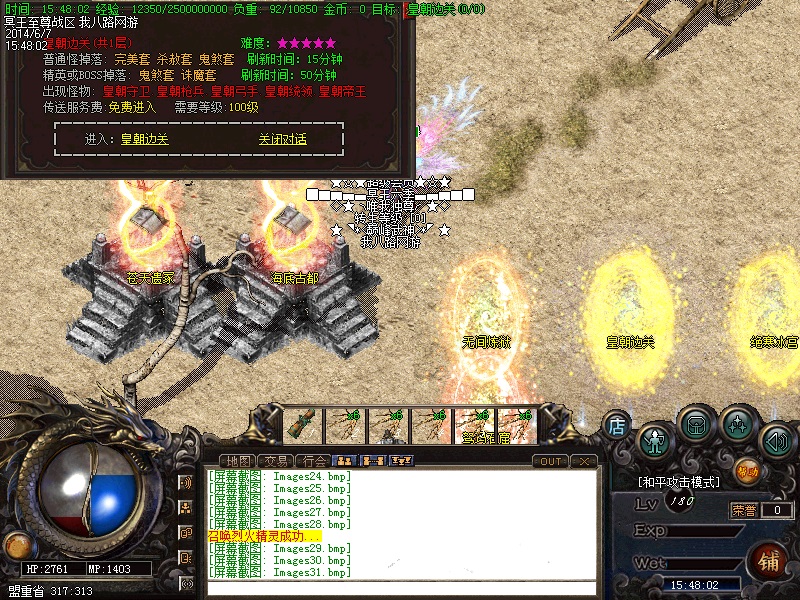Open the red 铺 stall button

[770, 558]
